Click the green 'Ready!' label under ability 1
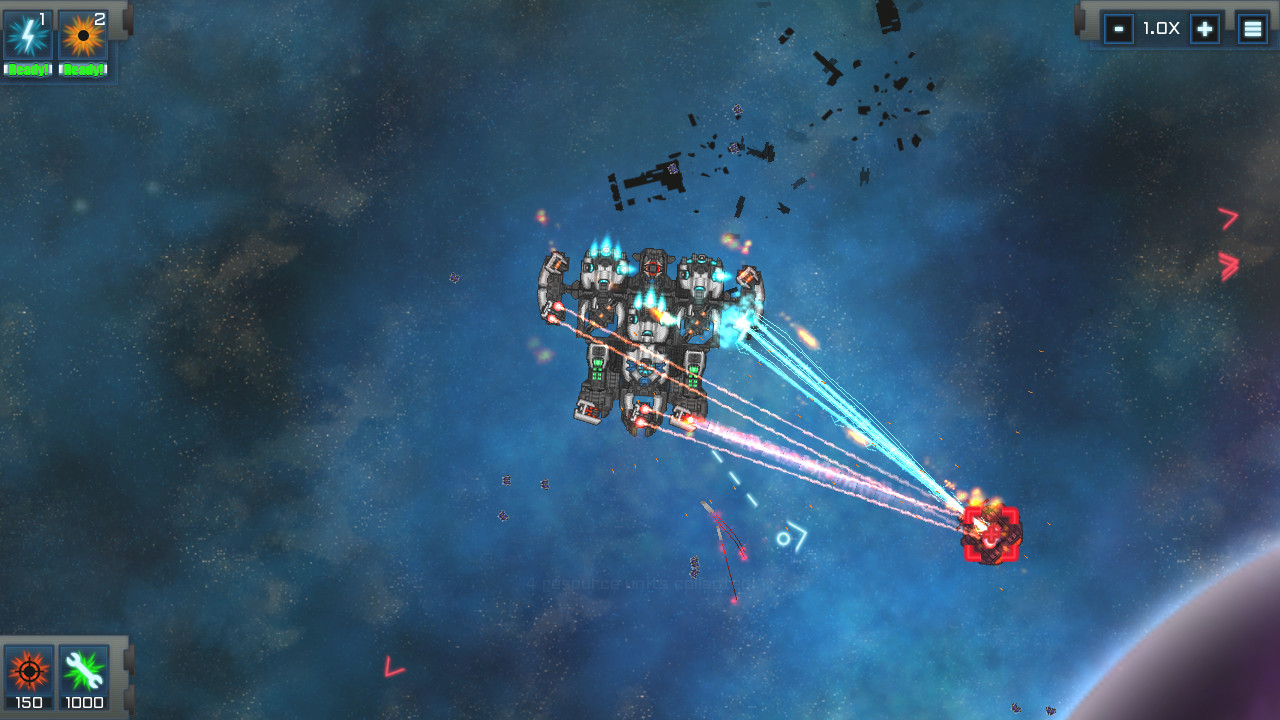Viewport: 1280px width, 720px height. point(27,69)
